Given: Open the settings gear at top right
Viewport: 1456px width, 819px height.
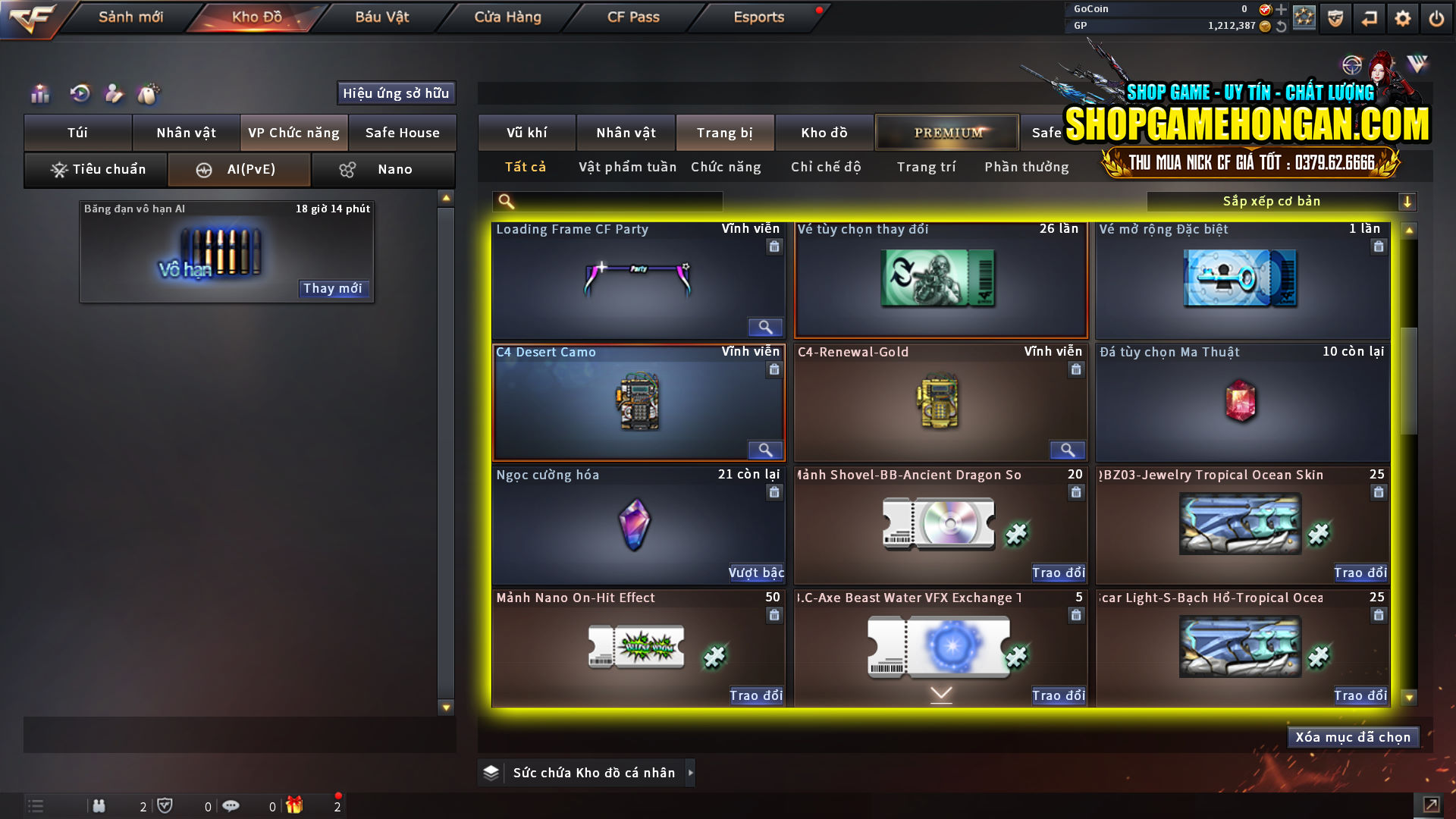Looking at the screenshot, I should click(1404, 17).
